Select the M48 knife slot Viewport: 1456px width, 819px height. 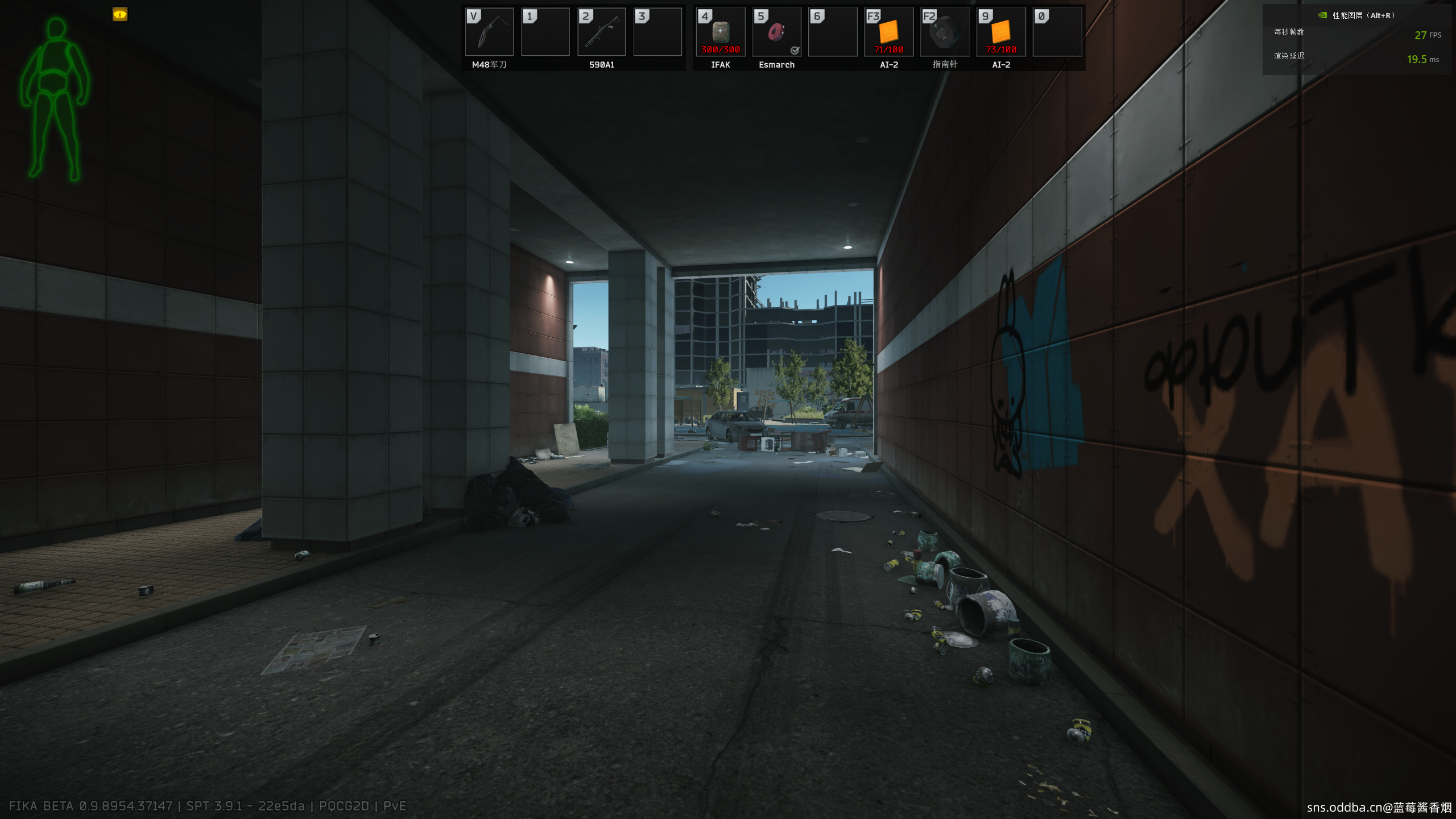(x=489, y=32)
